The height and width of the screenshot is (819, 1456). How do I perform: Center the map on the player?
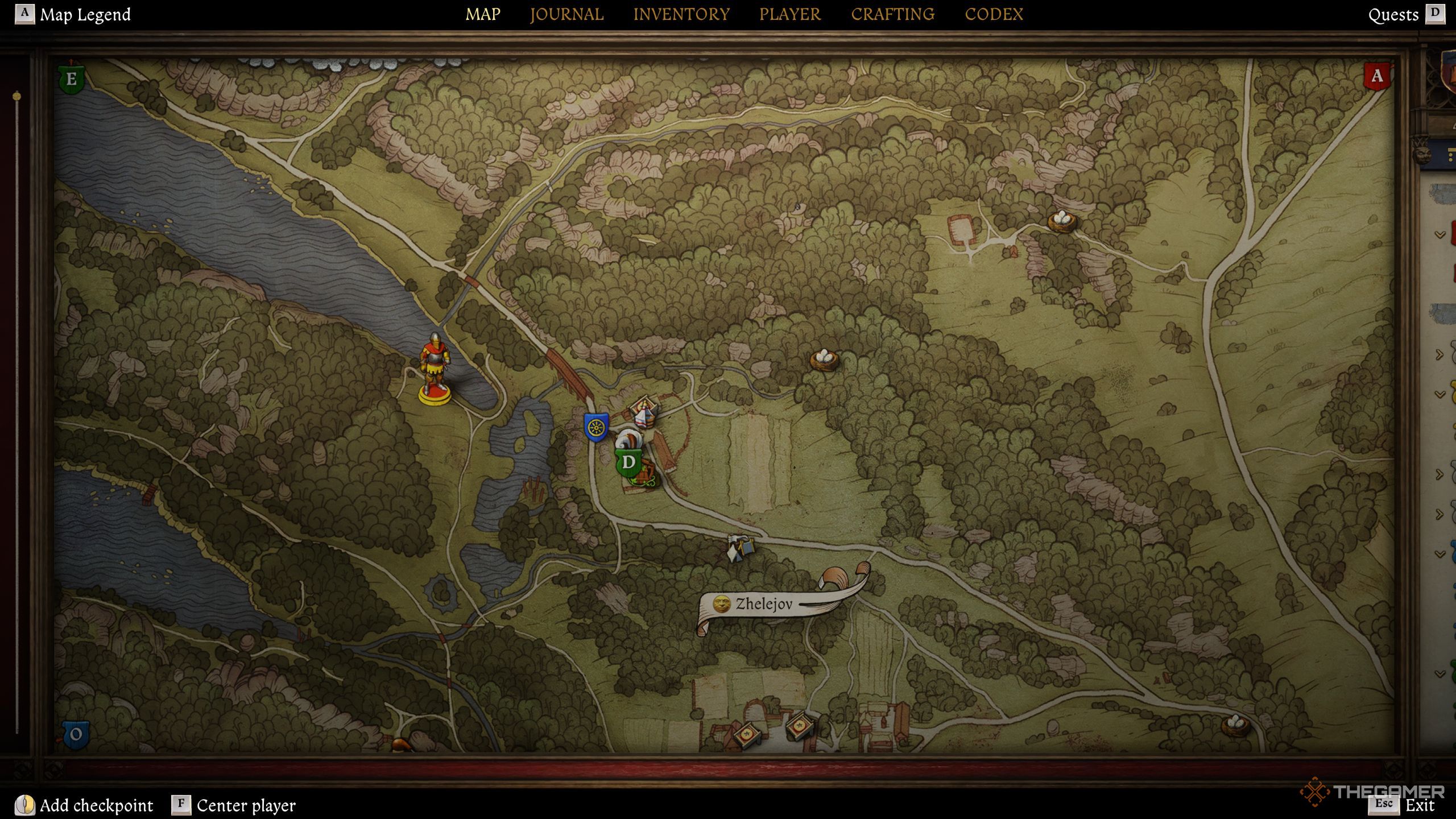point(246,805)
